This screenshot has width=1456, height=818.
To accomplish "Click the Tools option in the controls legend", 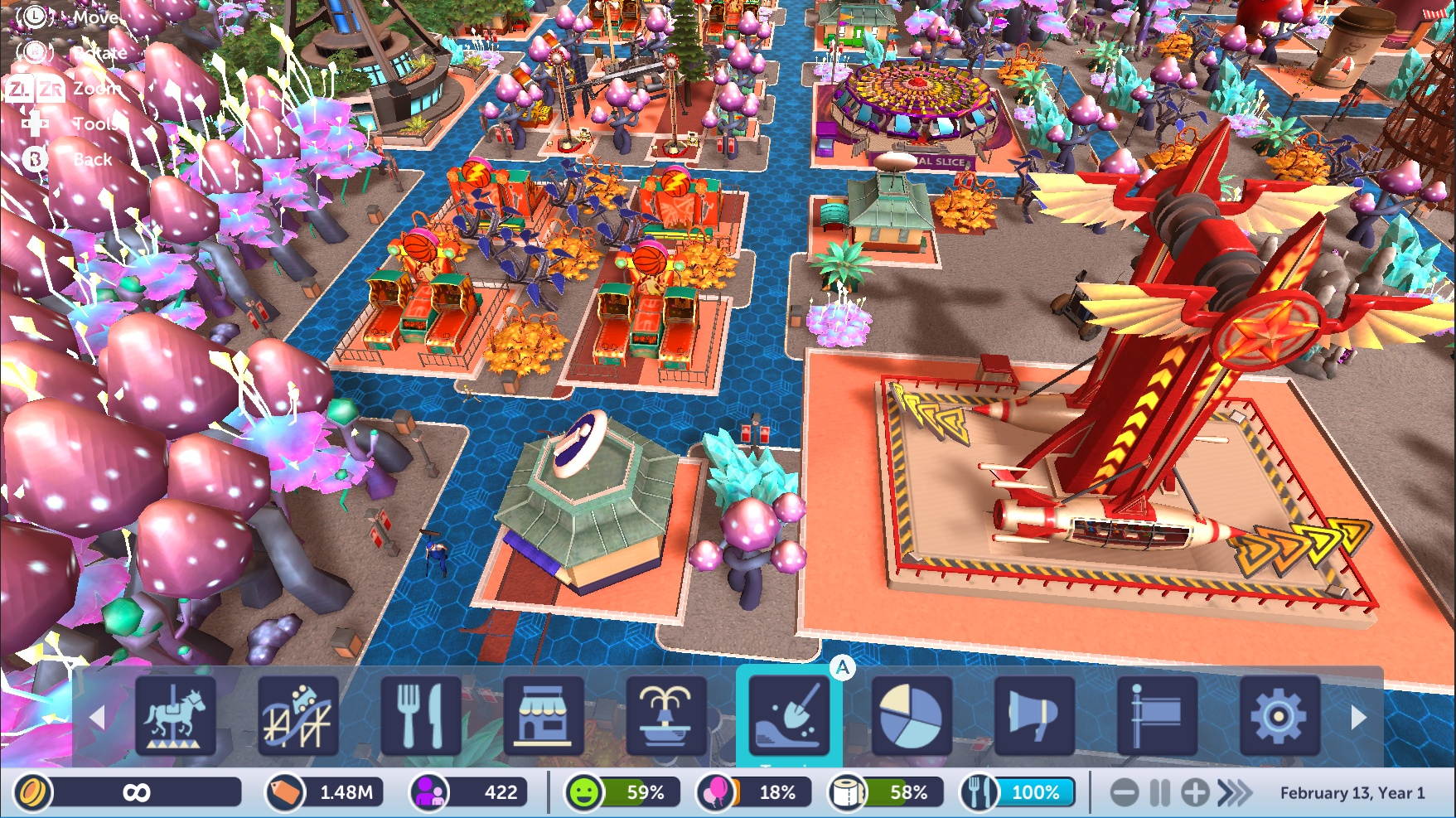I will (94, 123).
